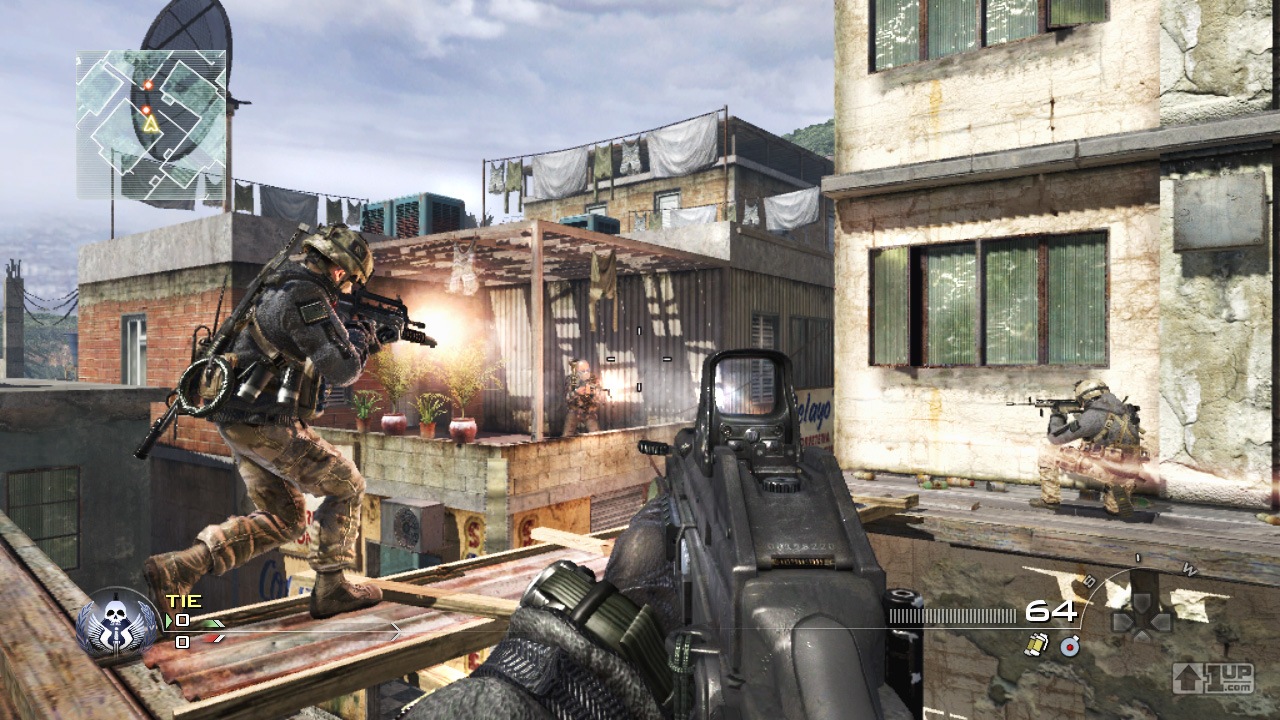Select the round red-dot grenade icon
The image size is (1280, 720).
pyautogui.click(x=1070, y=646)
